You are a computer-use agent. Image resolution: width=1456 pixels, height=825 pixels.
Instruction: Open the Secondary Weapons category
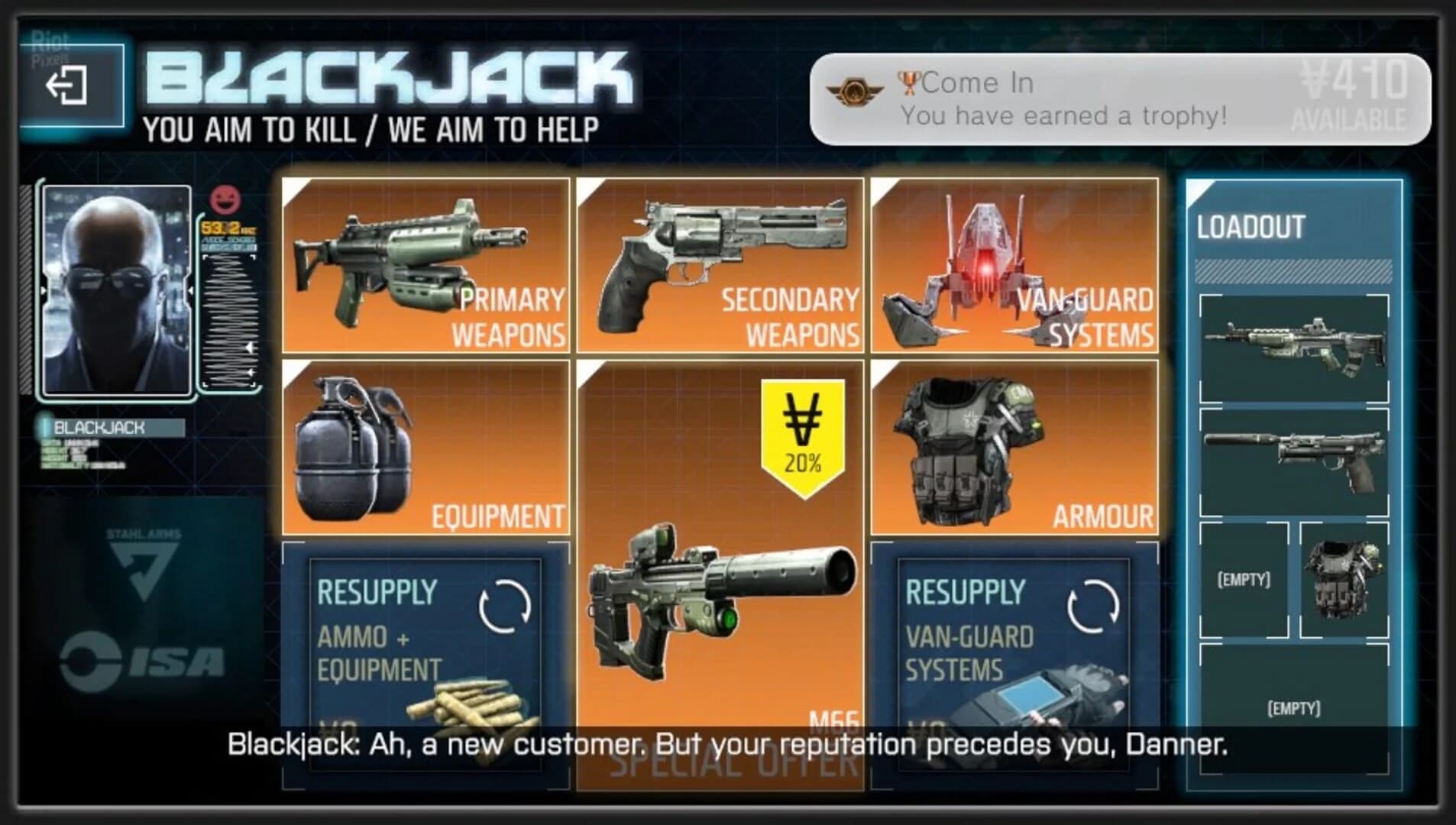point(718,264)
